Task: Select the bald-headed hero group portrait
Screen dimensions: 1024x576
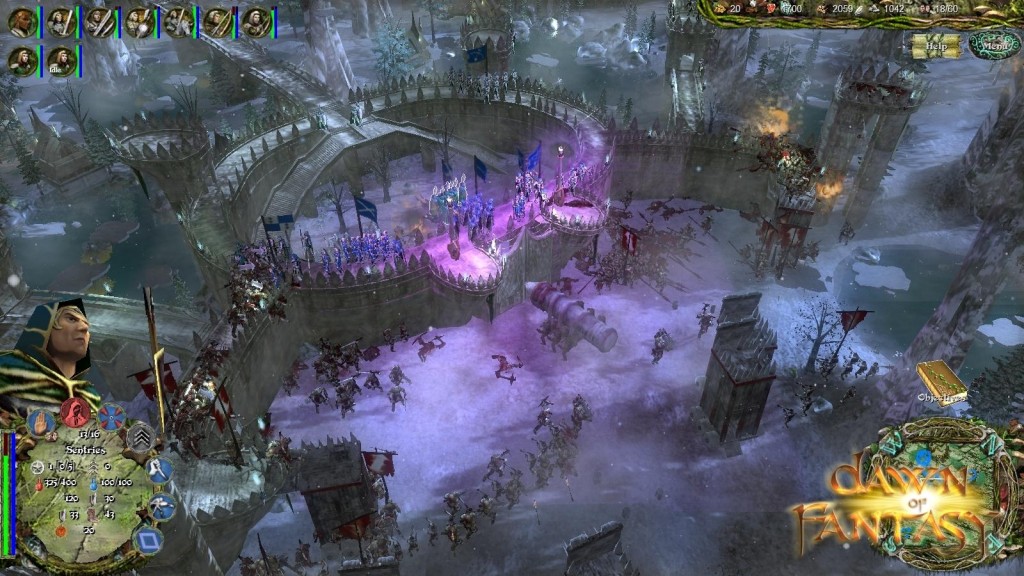Action: pos(22,22)
